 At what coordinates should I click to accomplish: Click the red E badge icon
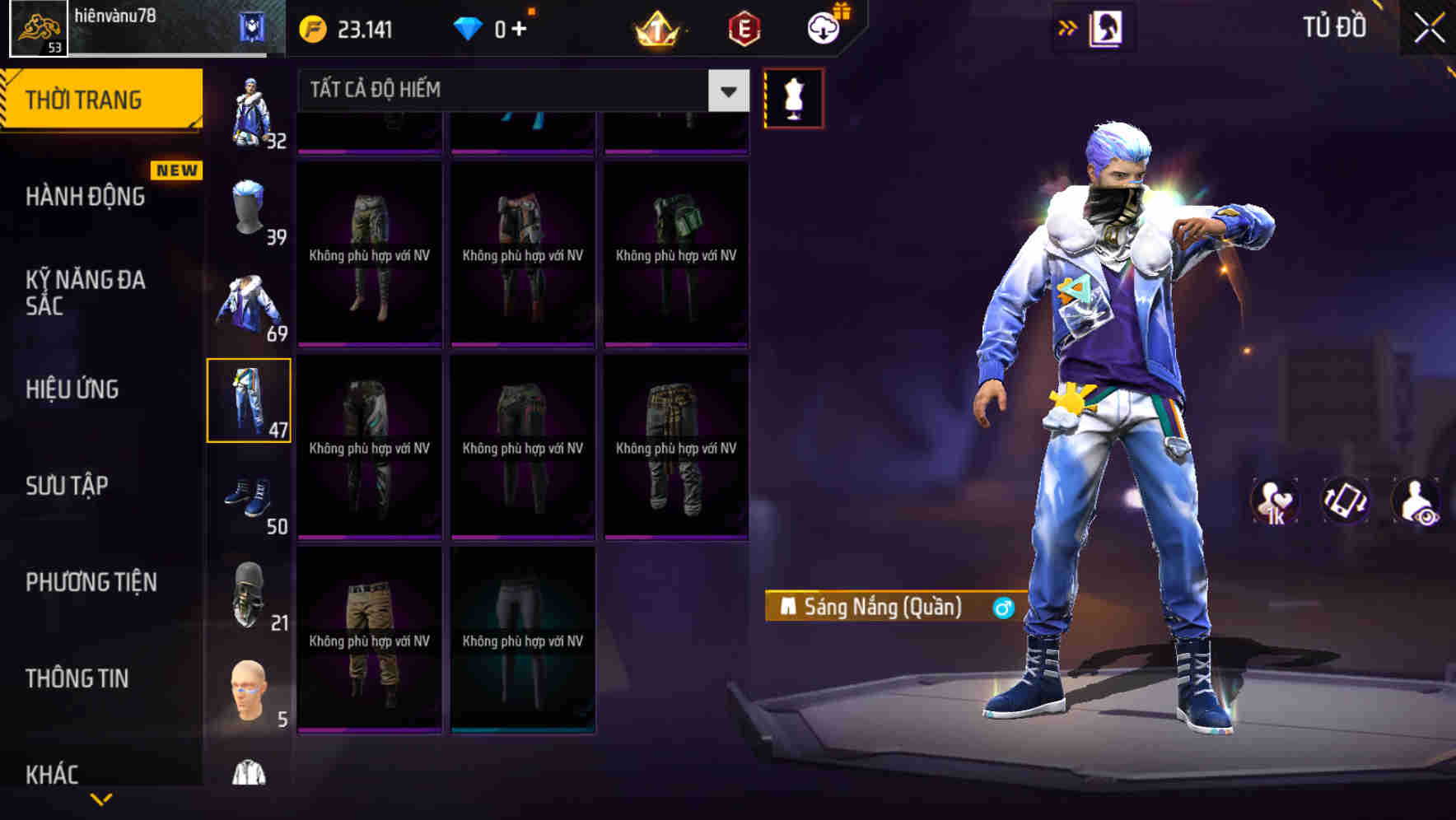(x=740, y=27)
